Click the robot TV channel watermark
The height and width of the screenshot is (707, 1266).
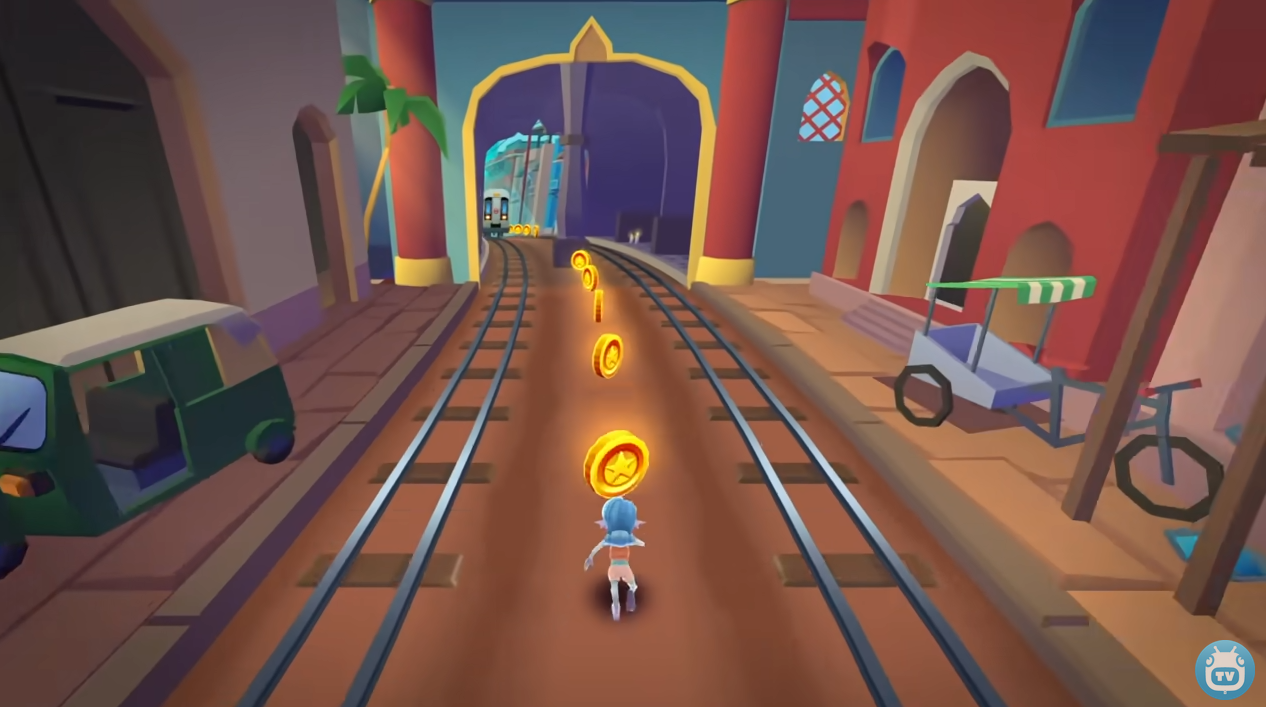(1224, 669)
